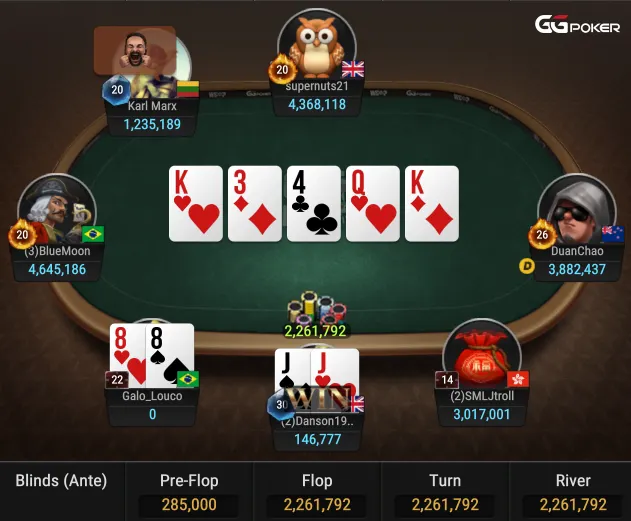631x521 pixels.
Task: Click the GGPoker logo
Action: [x=577, y=25]
